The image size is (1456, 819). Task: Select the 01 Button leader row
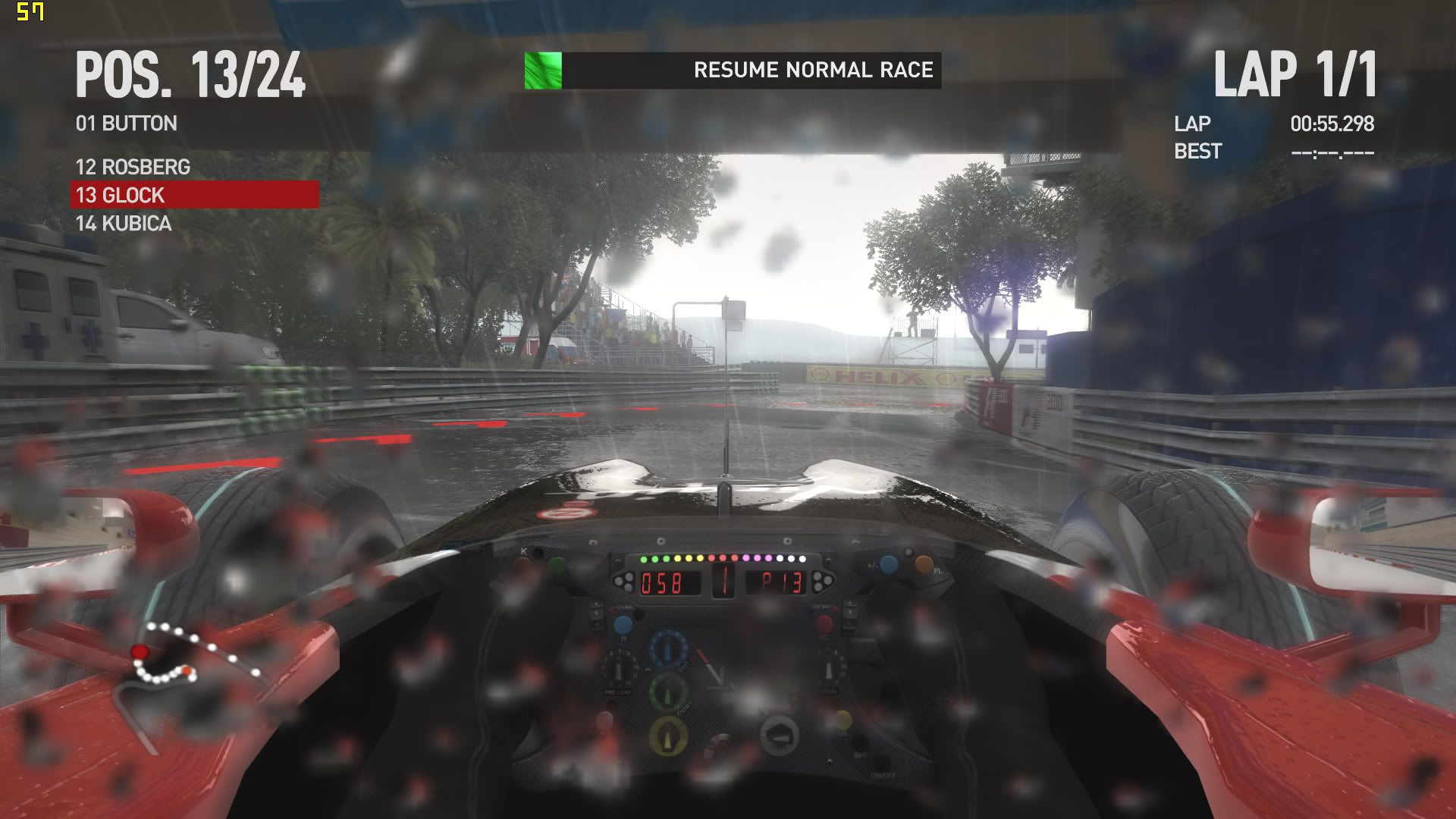coord(127,124)
